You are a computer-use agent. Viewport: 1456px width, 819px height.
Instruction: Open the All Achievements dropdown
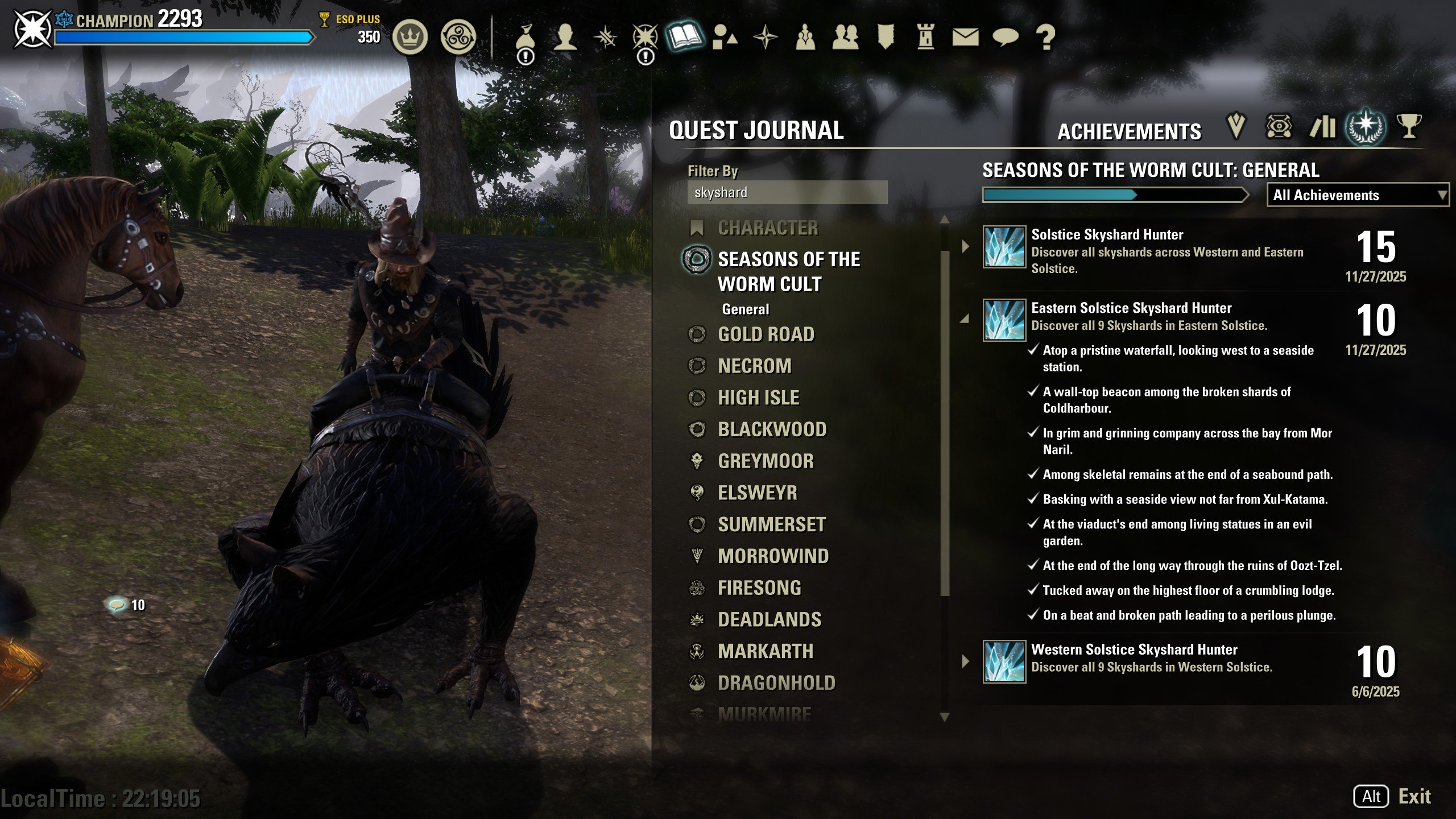tap(1358, 195)
